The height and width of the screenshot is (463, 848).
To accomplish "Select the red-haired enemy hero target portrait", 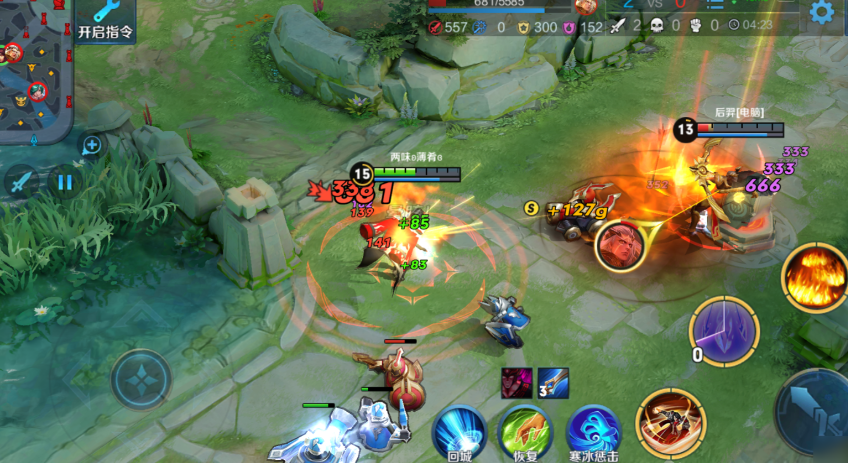I will pos(619,245).
